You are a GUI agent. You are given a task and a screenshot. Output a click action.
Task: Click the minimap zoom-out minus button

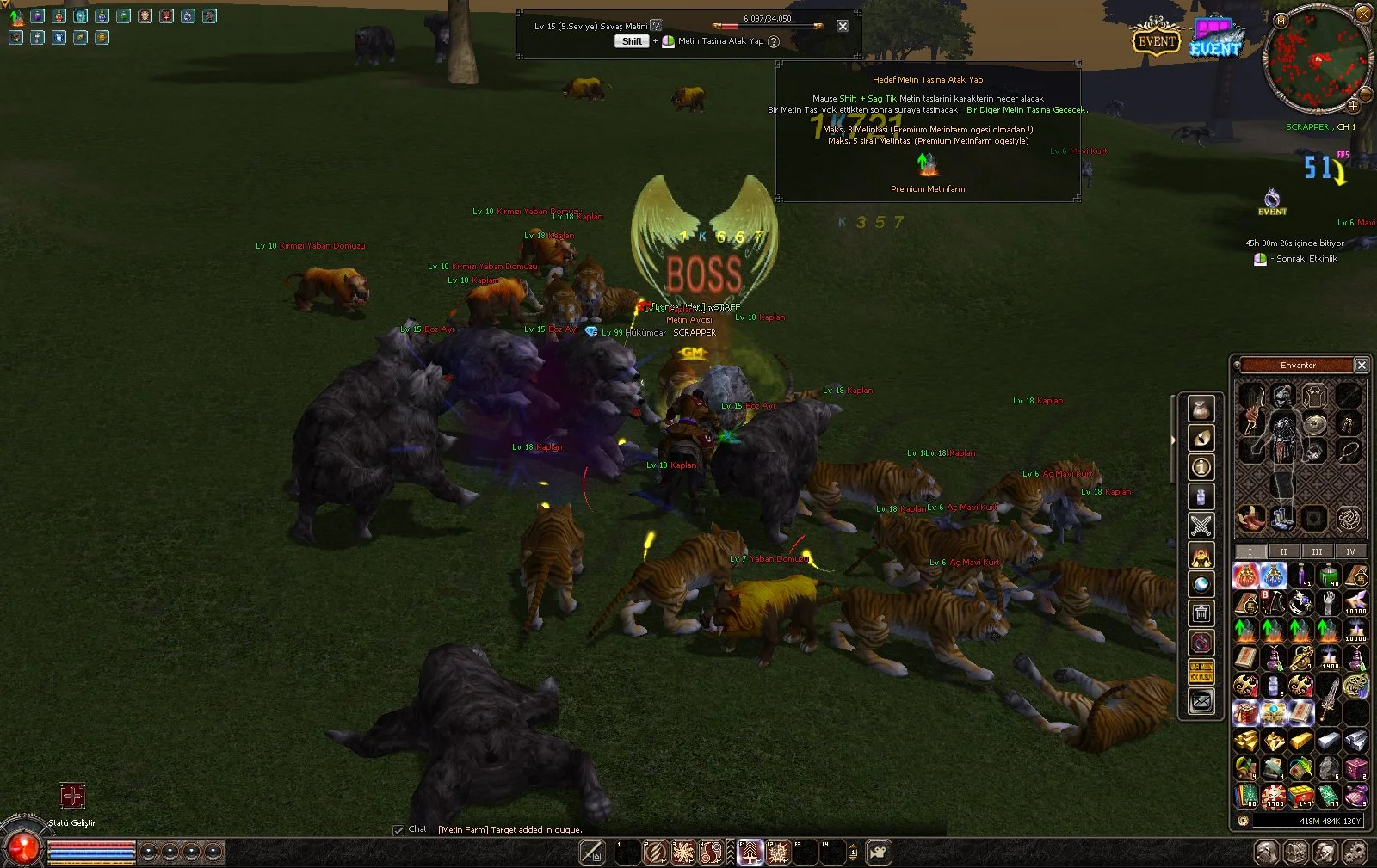click(x=1365, y=94)
